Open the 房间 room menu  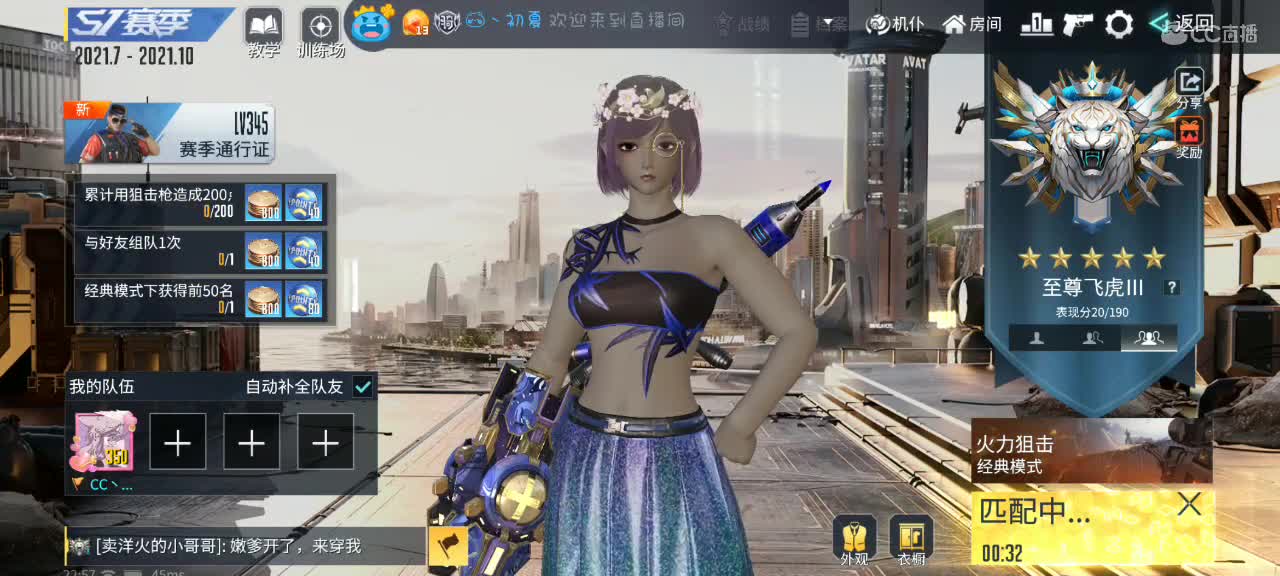pyautogui.click(x=972, y=24)
